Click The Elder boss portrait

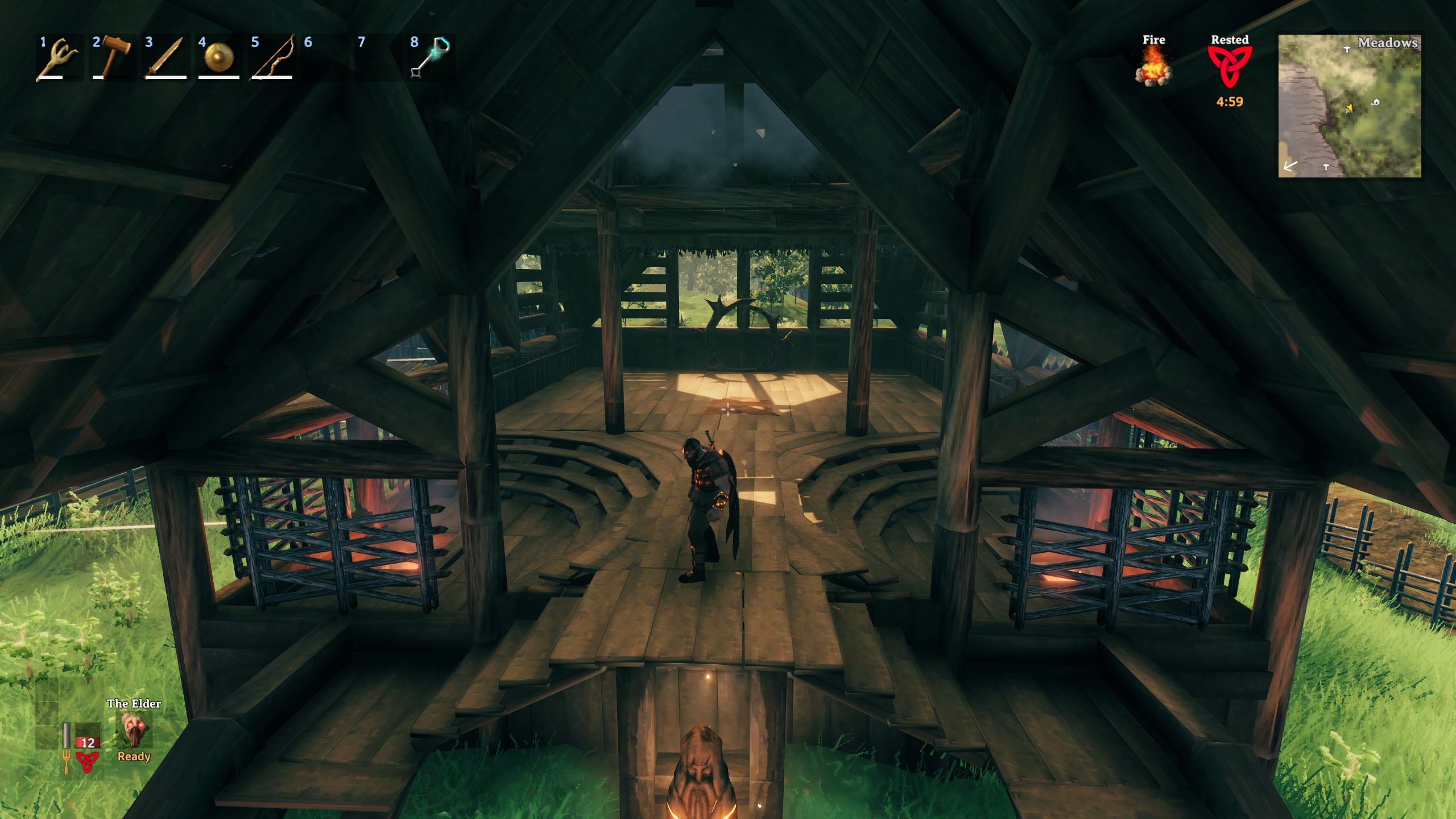point(135,730)
